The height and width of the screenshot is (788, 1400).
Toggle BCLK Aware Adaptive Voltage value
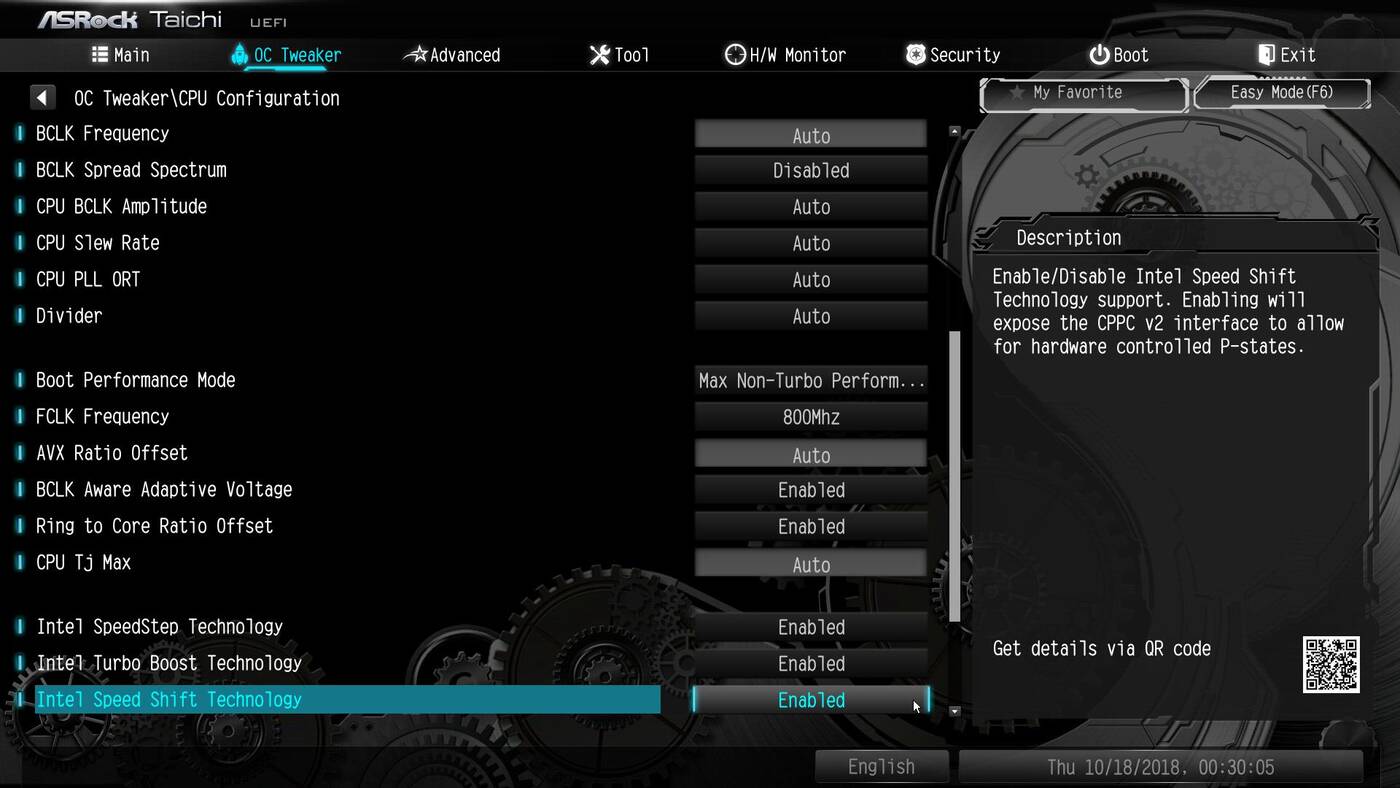point(811,491)
